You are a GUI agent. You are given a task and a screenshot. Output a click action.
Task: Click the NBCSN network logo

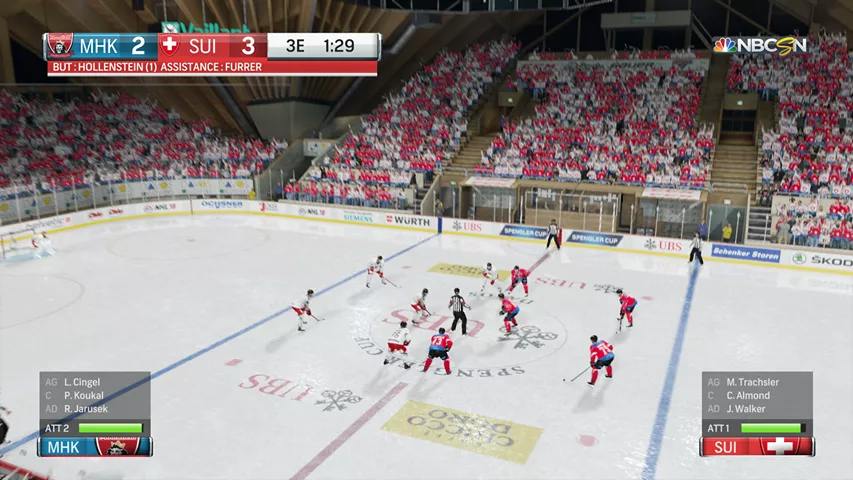759,45
